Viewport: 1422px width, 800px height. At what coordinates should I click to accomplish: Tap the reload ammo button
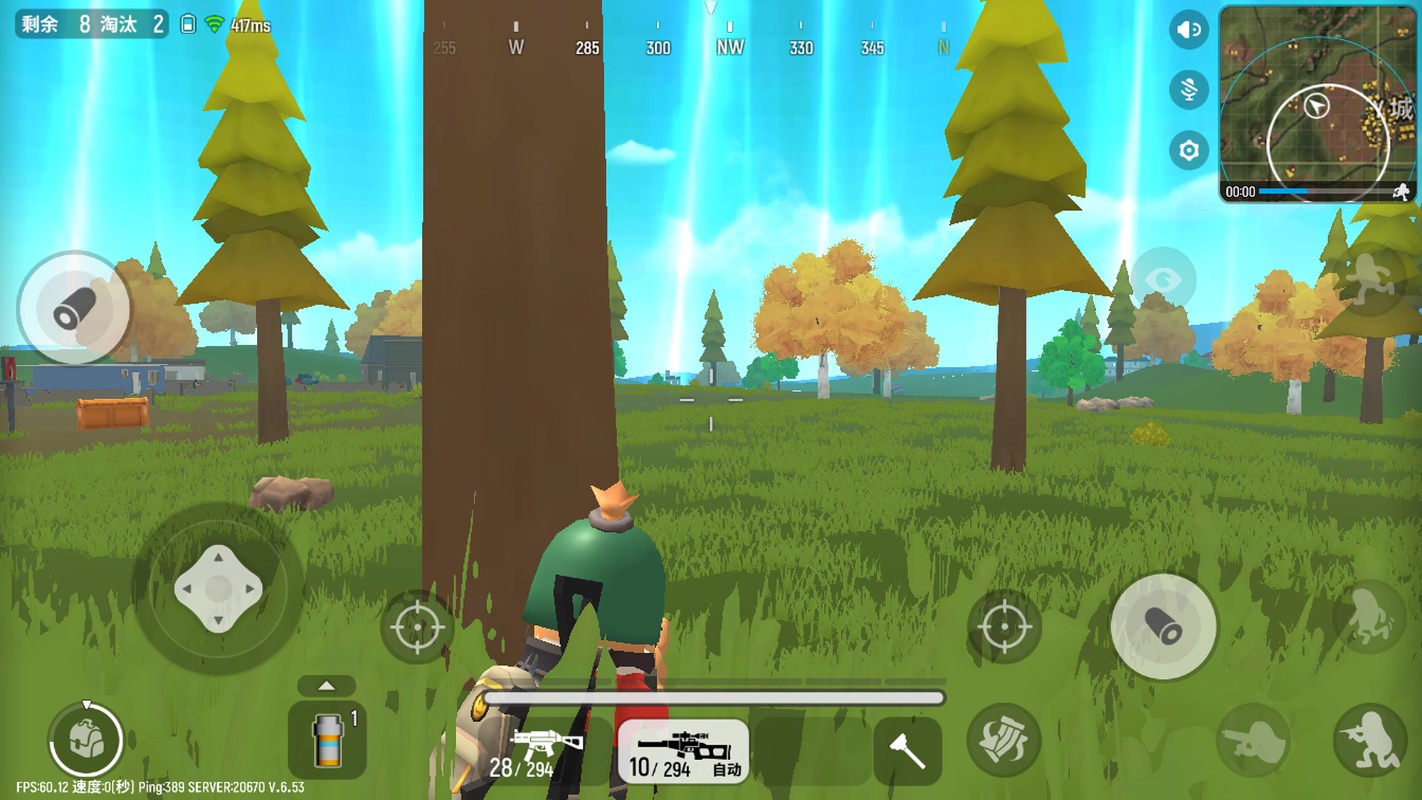(1004, 741)
